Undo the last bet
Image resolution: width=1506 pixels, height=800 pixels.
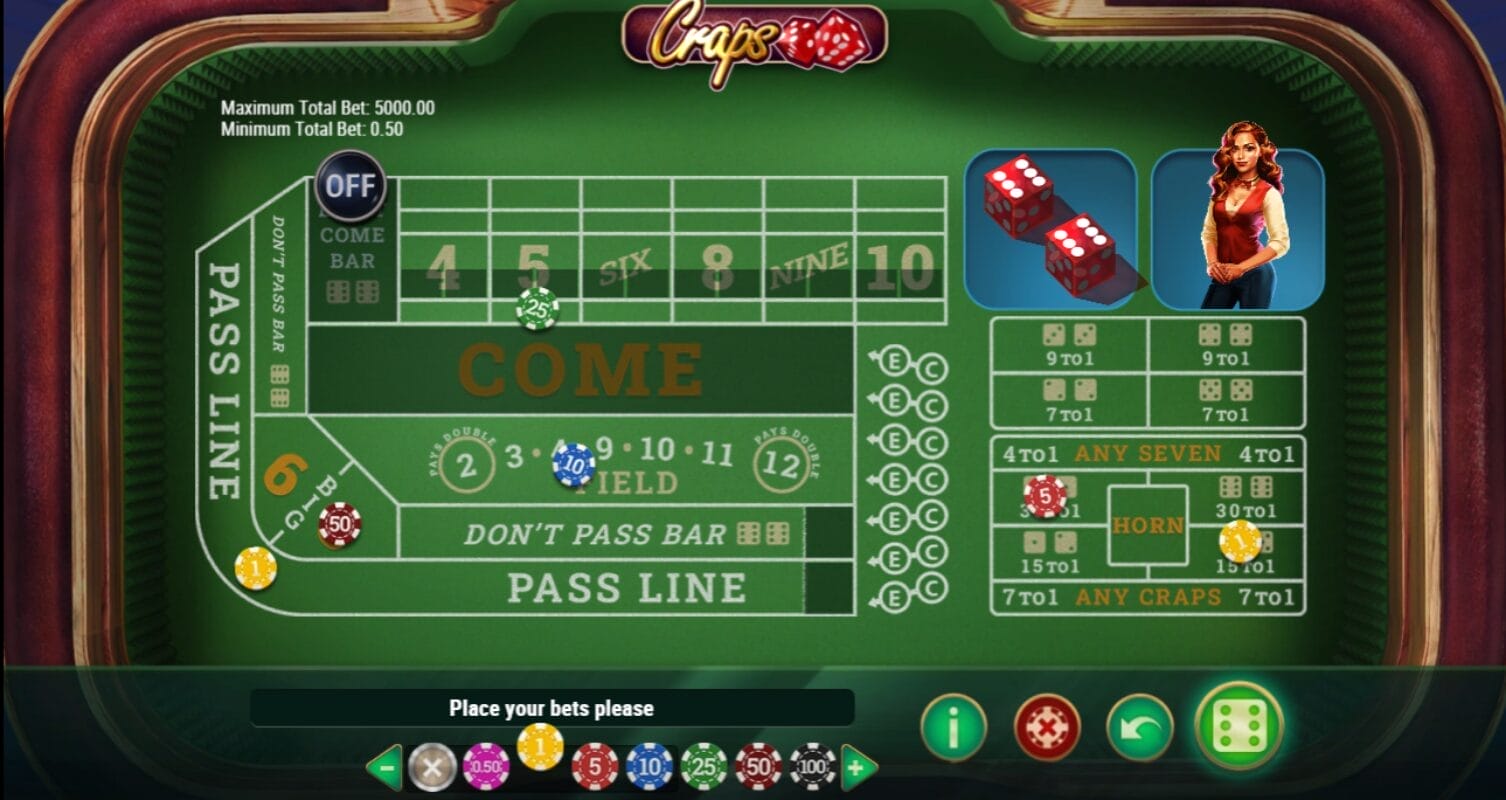[x=1140, y=727]
